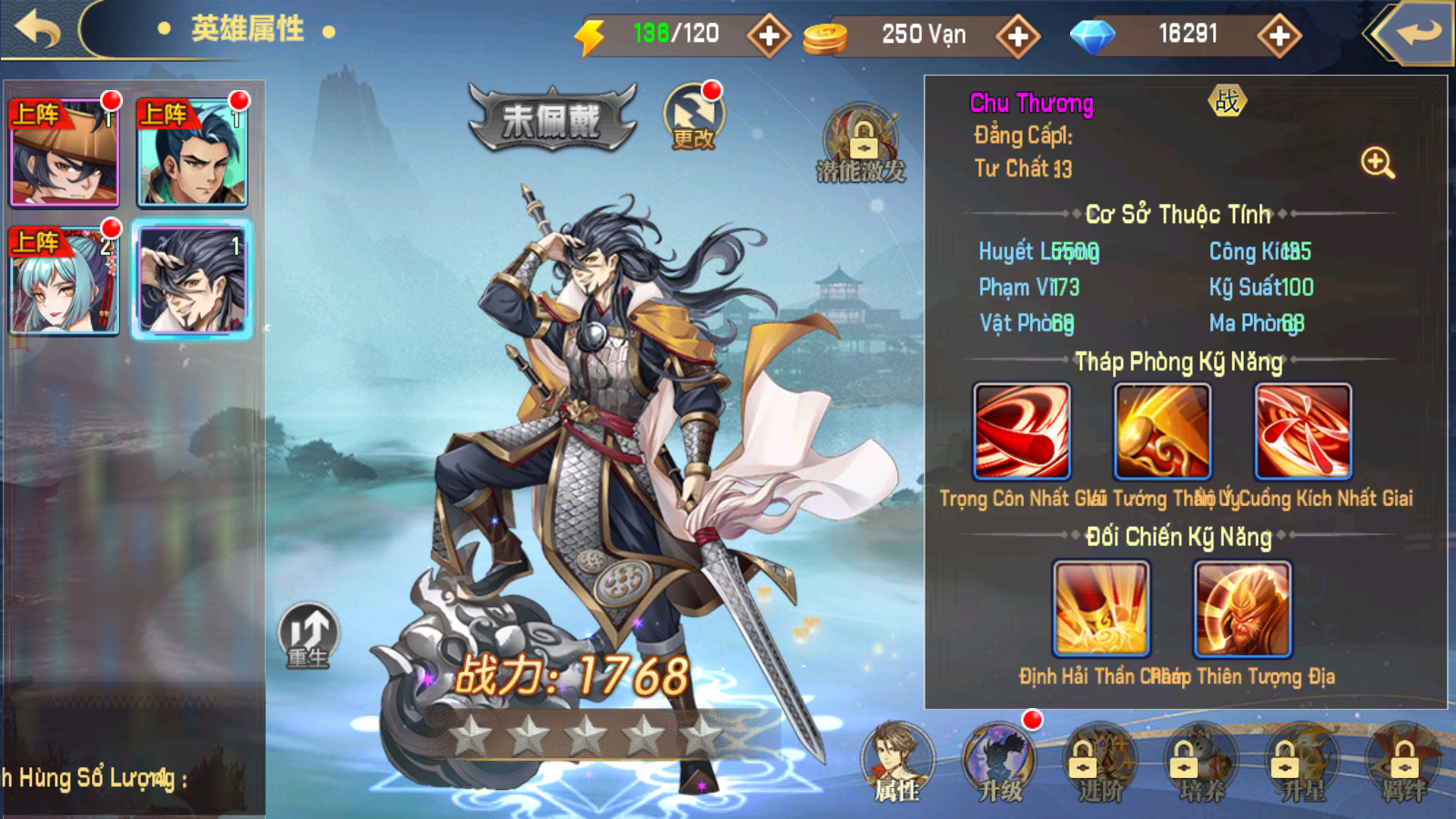Inspect the Định Hải Thần Châm skill icon
This screenshot has width=1456, height=819.
tap(1101, 609)
